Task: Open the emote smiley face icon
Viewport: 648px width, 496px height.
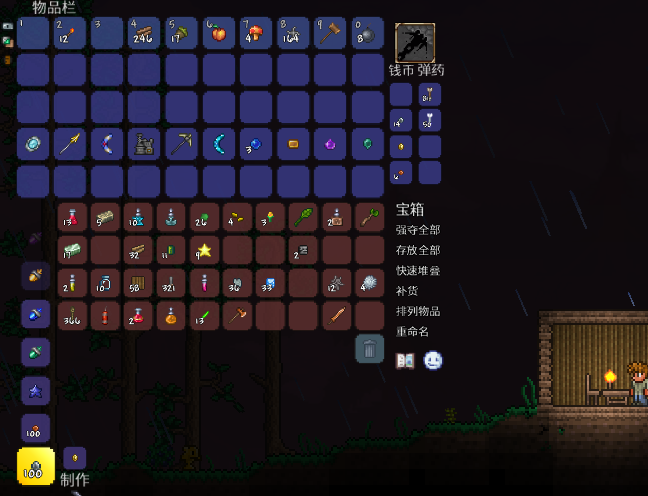Action: tap(432, 360)
